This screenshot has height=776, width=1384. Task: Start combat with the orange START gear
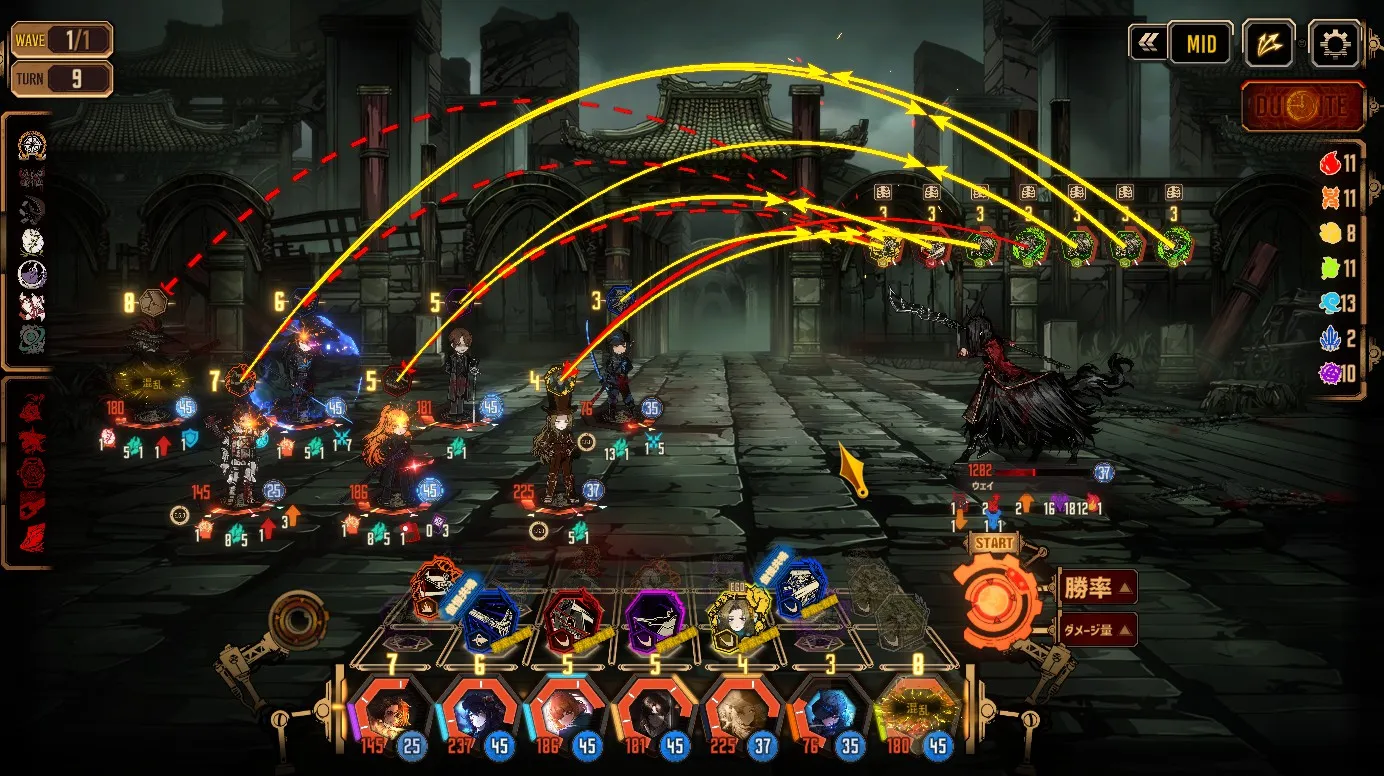pyautogui.click(x=997, y=599)
